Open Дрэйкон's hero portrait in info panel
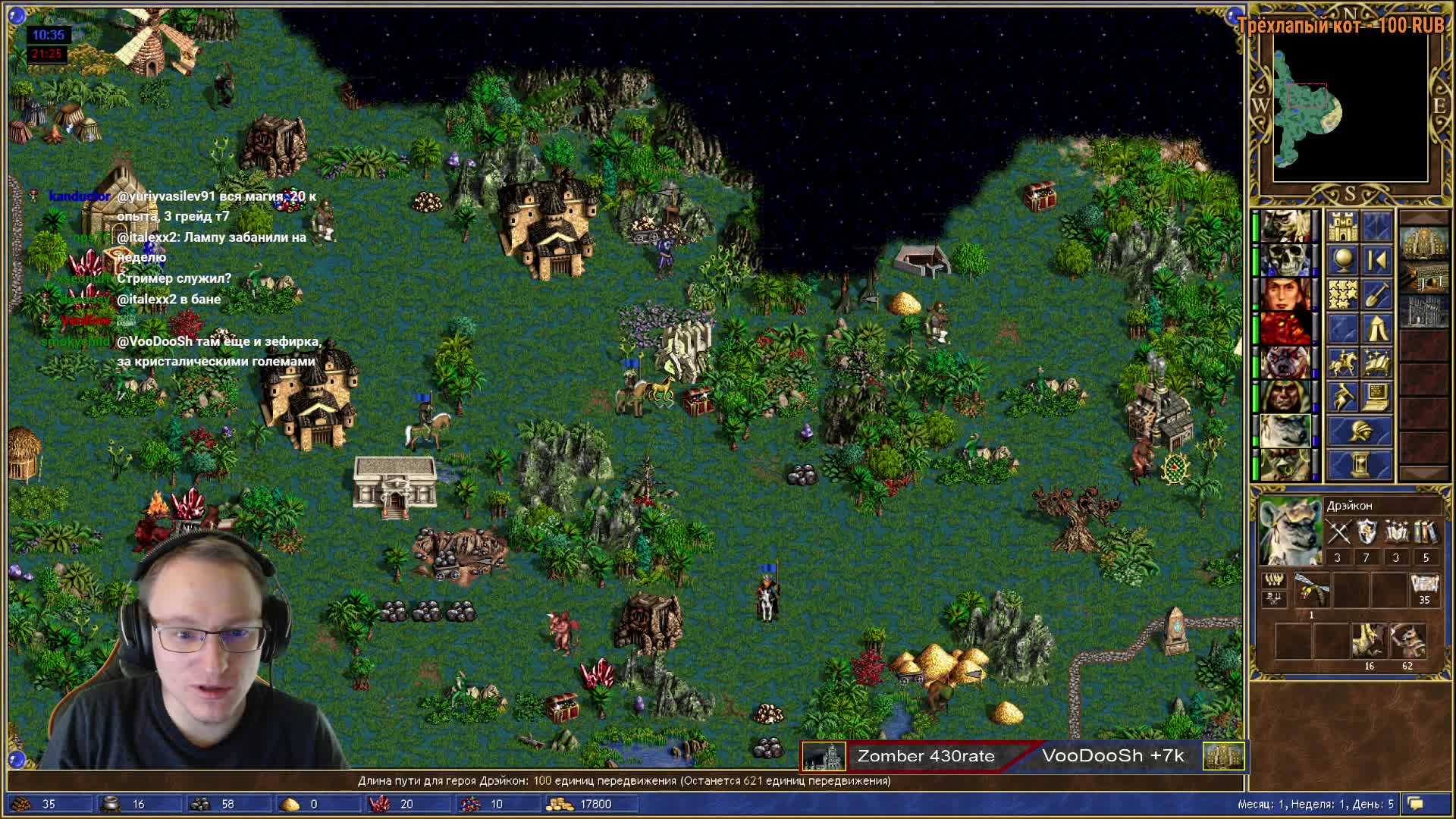This screenshot has height=819, width=1456. point(1290,532)
